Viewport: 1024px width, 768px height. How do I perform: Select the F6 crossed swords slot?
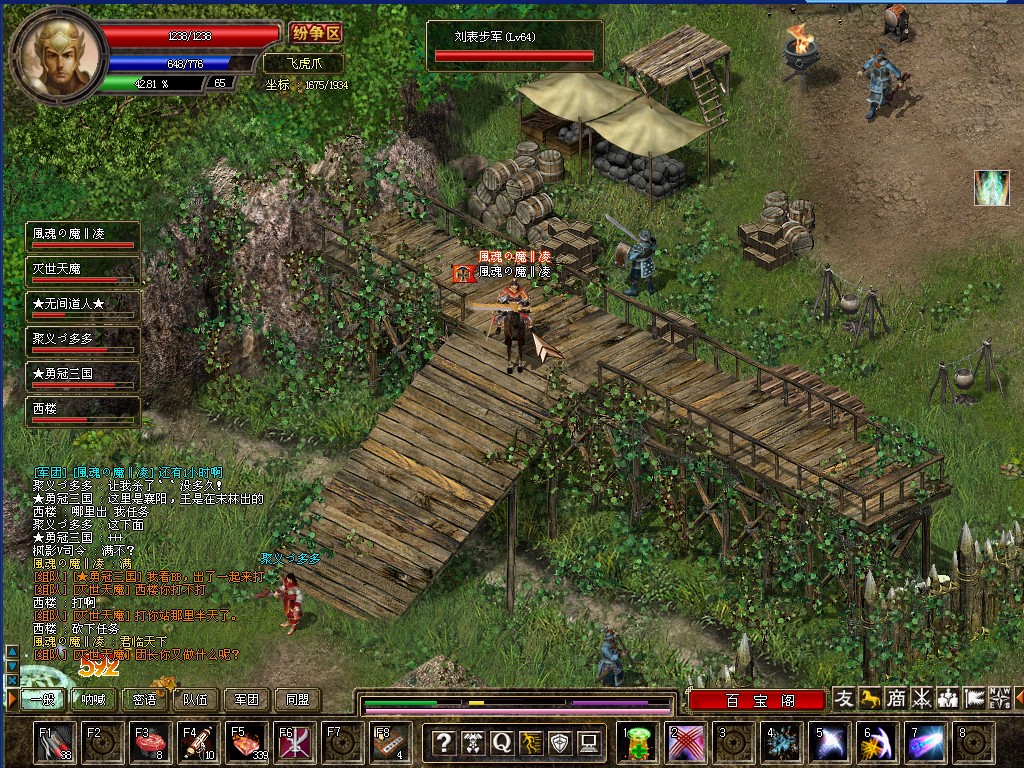(295, 743)
